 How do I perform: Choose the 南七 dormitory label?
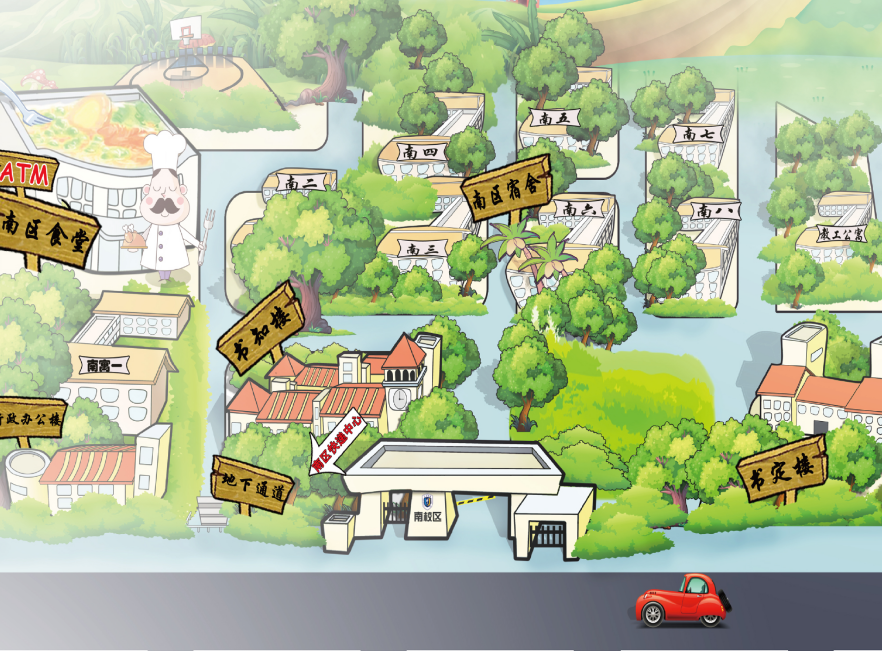[x=692, y=133]
